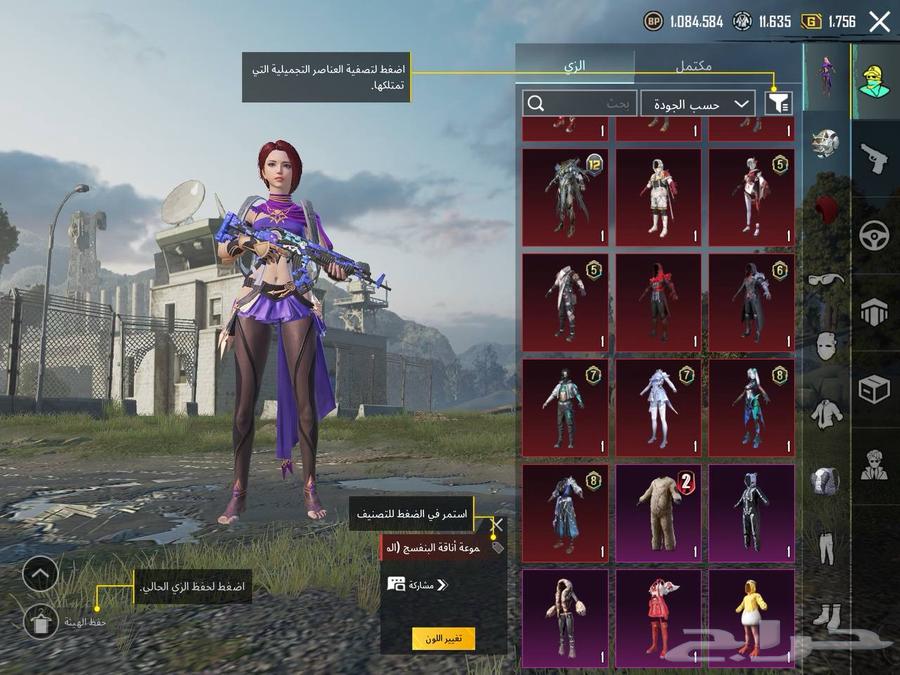Viewport: 900px width, 675px height.
Task: Select the yellow hoodie chick outfit
Action: 751,617
